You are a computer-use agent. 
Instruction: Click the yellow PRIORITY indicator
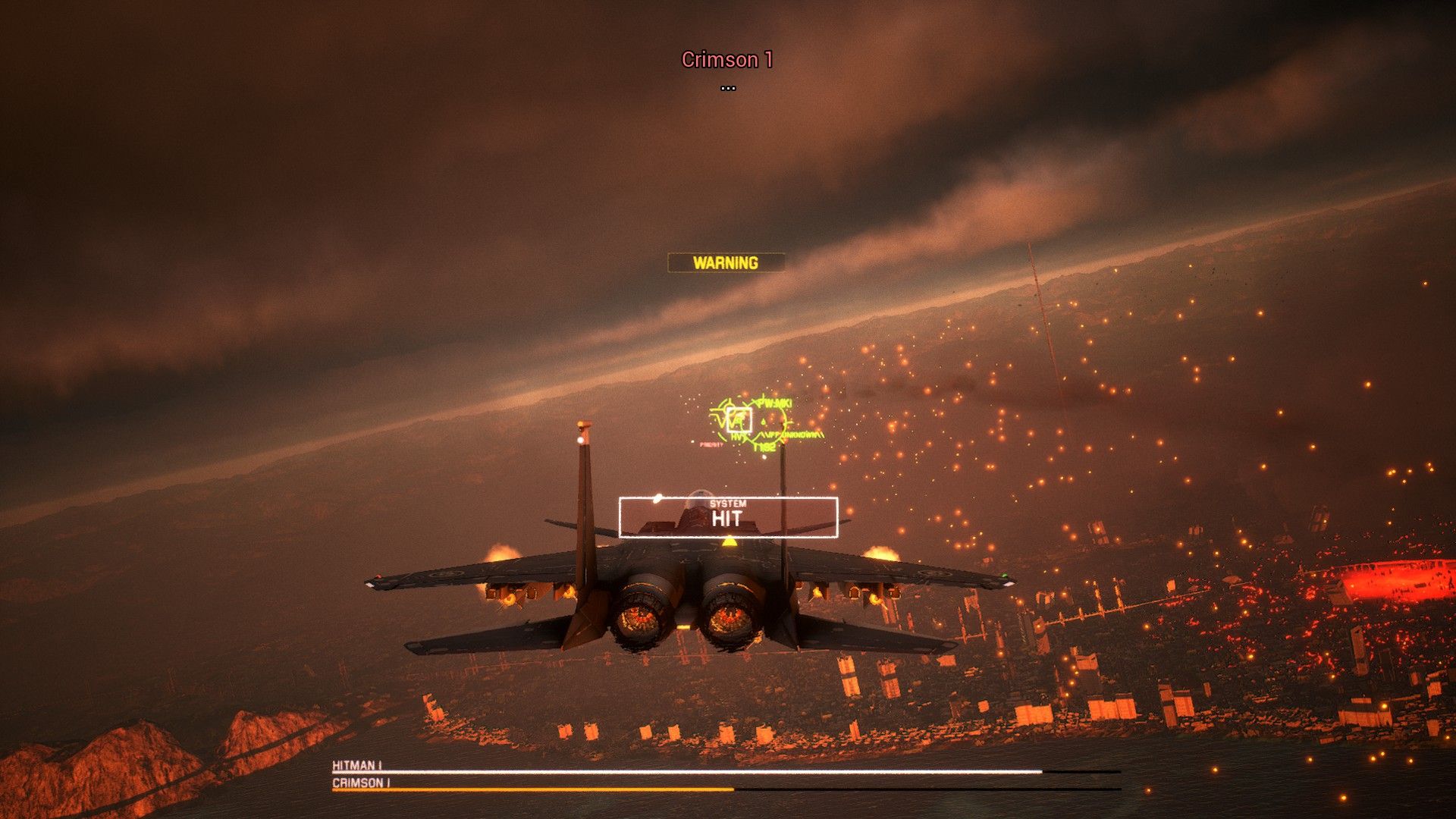point(711,444)
